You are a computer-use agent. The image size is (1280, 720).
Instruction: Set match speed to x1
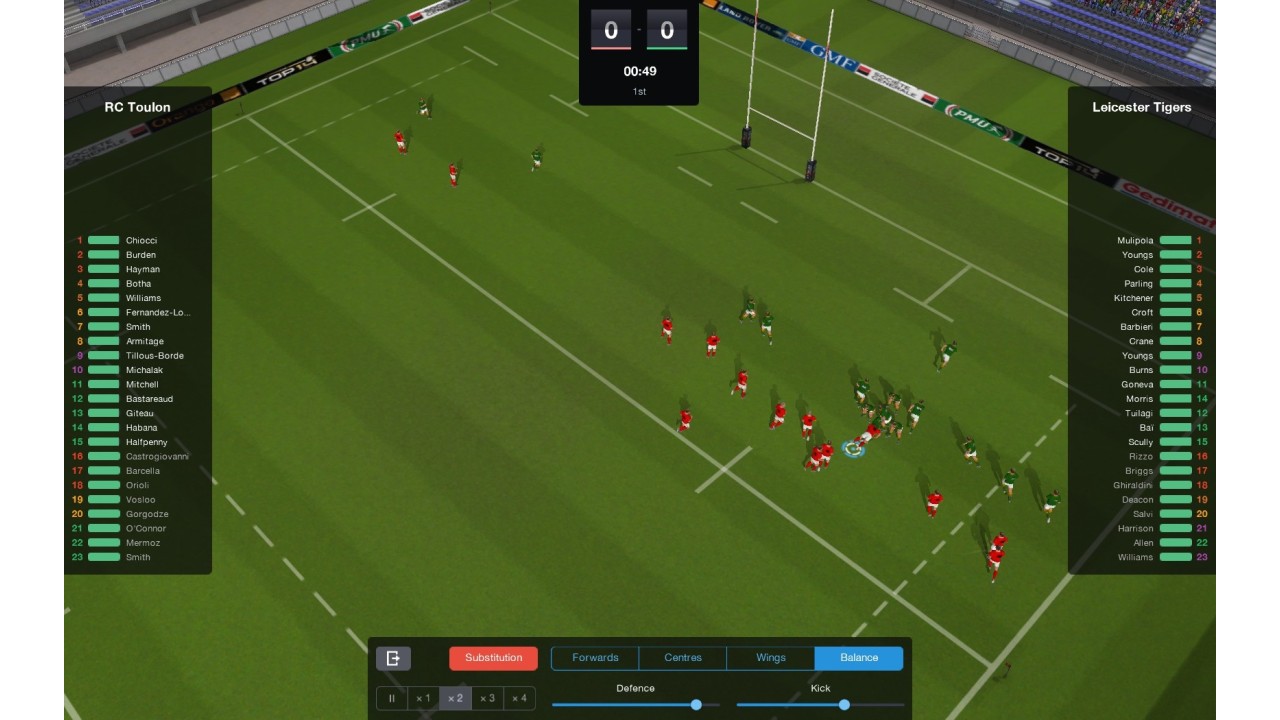[423, 698]
